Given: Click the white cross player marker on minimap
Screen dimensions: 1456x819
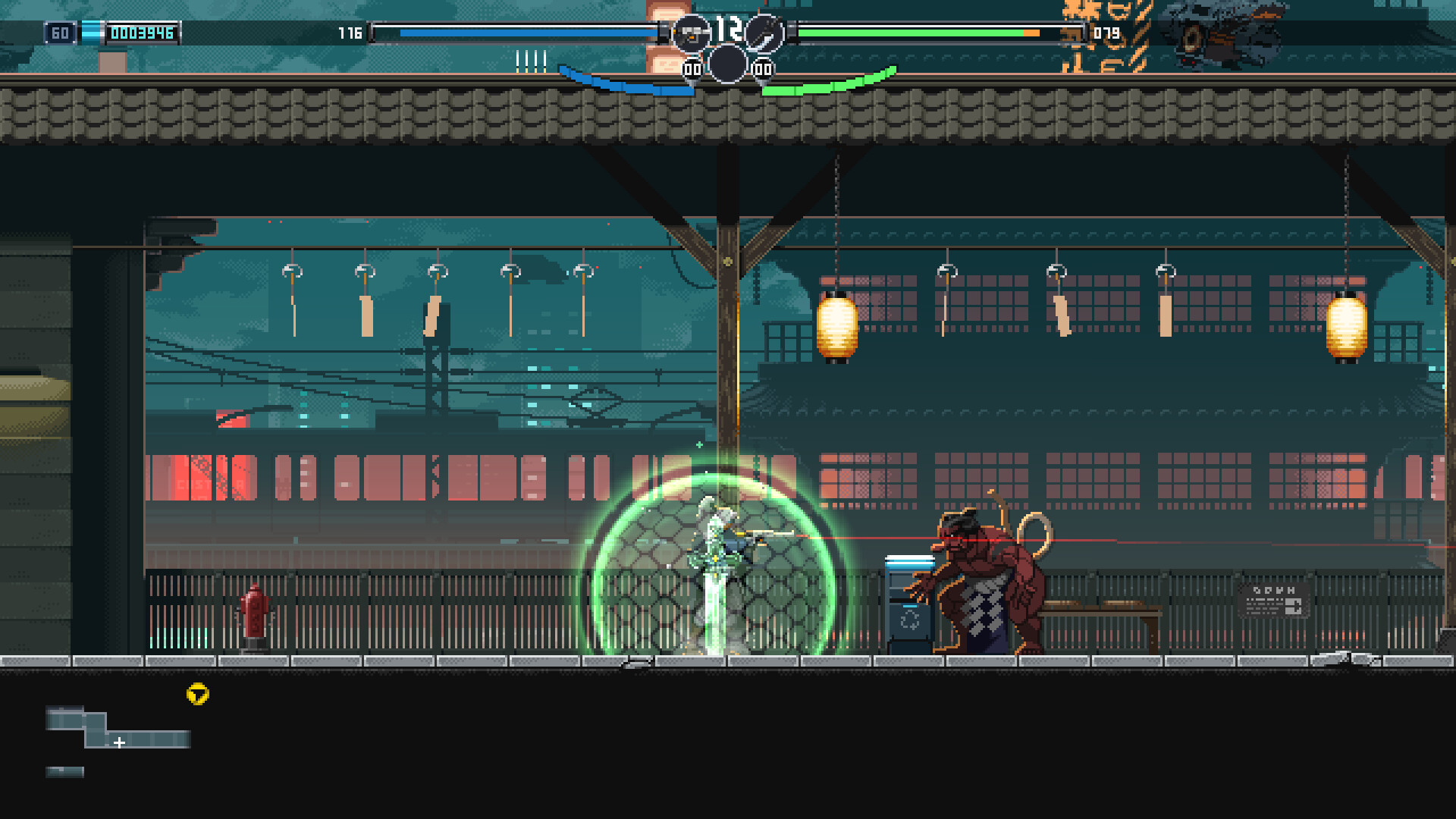Looking at the screenshot, I should 119,742.
